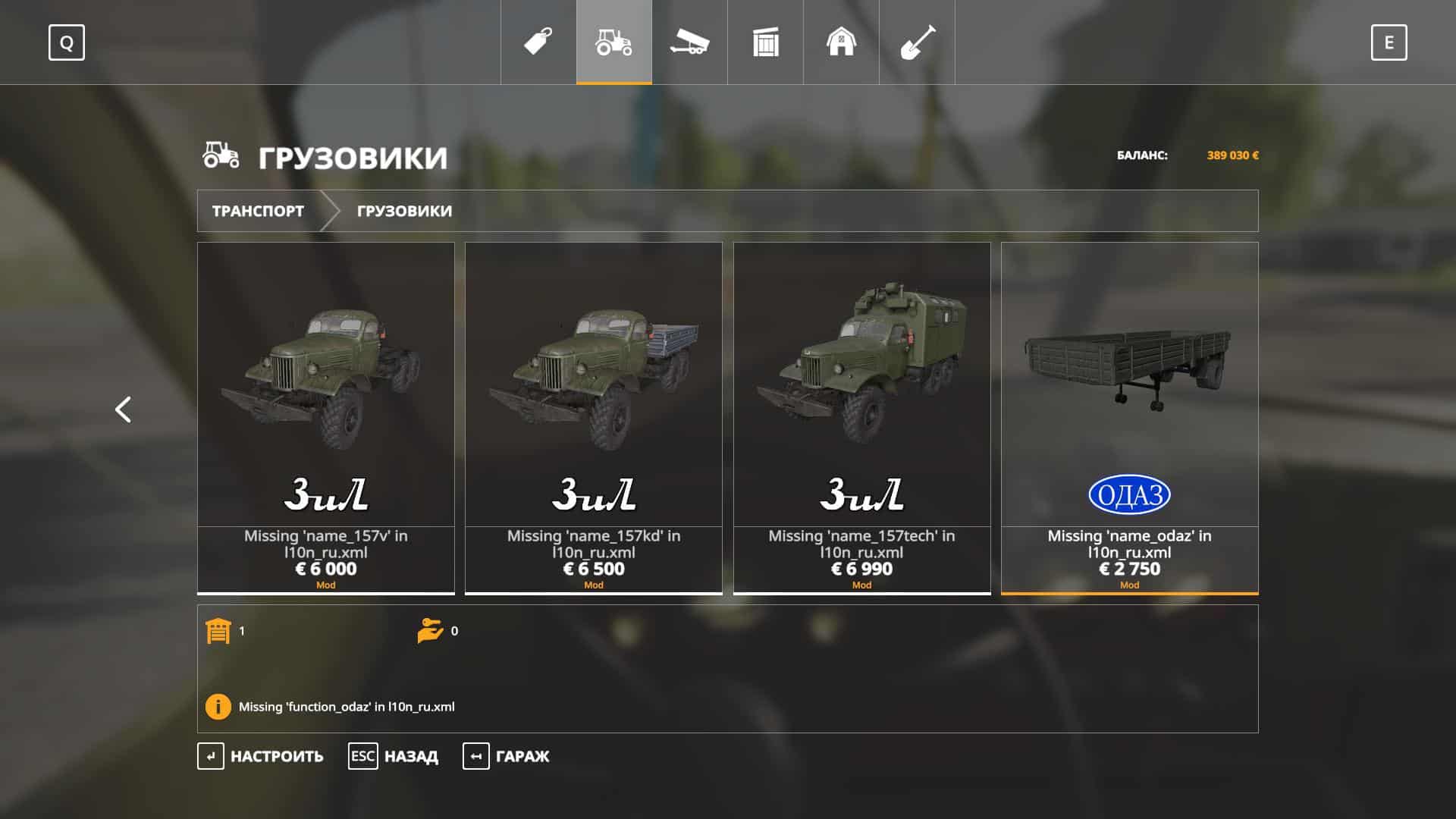This screenshot has width=1456, height=819.
Task: Switch to the barn placeables tab
Action: point(841,42)
